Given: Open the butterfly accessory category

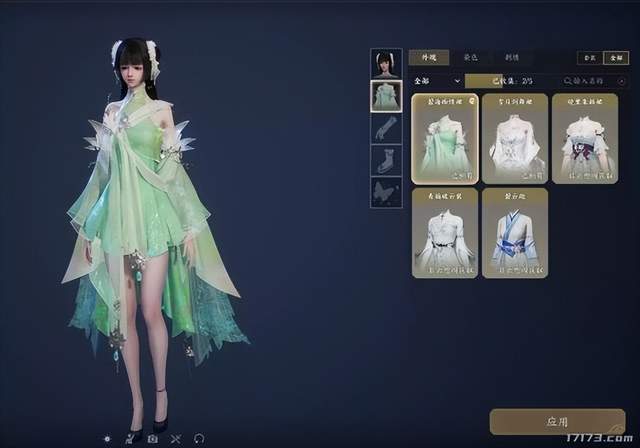Looking at the screenshot, I should [386, 192].
